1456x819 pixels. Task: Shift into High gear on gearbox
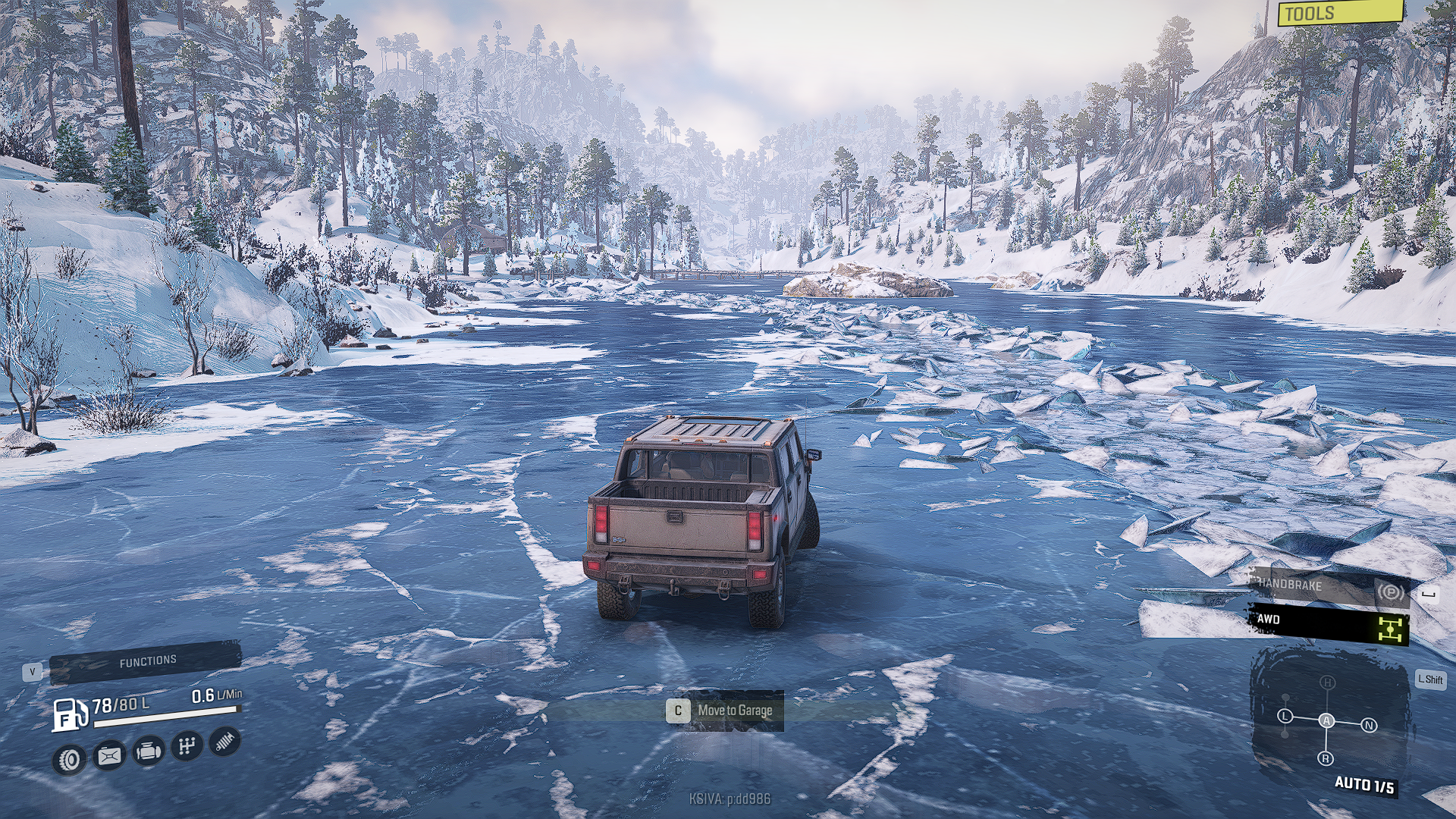click(x=1327, y=682)
